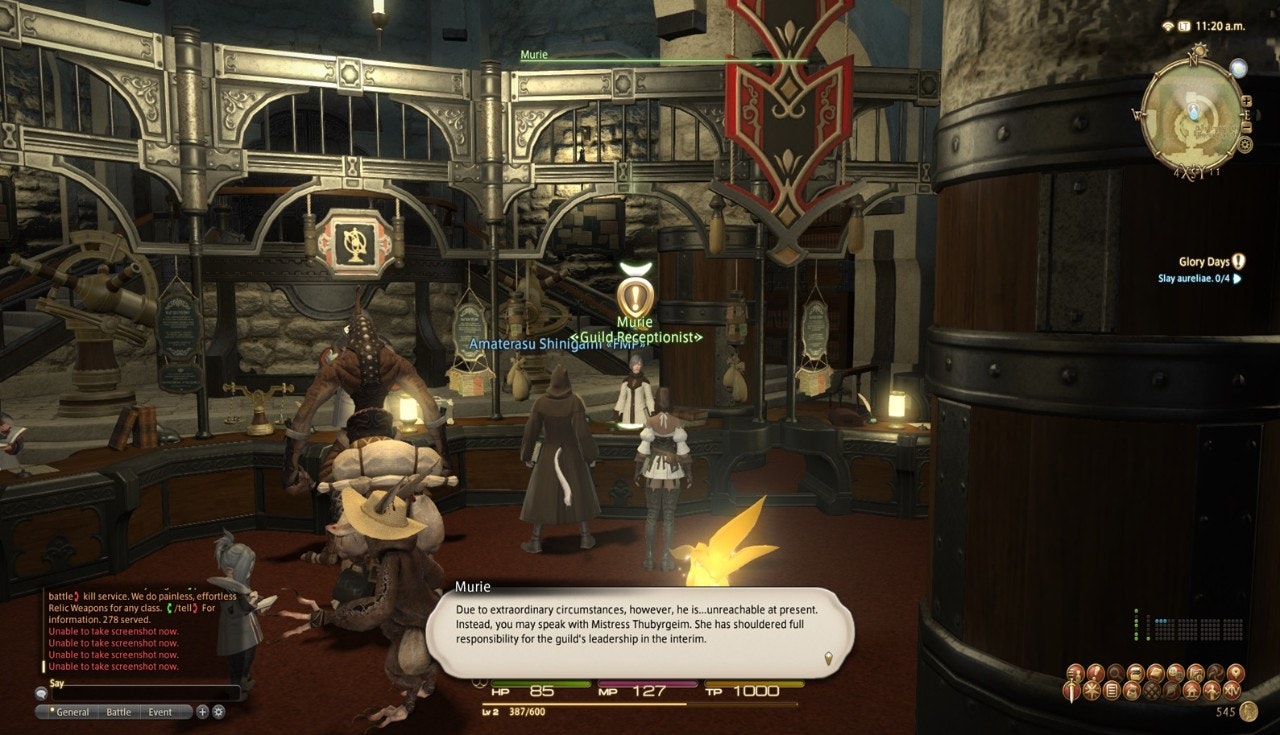The height and width of the screenshot is (735, 1280).
Task: Open the chat mode speech bubble icon
Action: pyautogui.click(x=41, y=692)
